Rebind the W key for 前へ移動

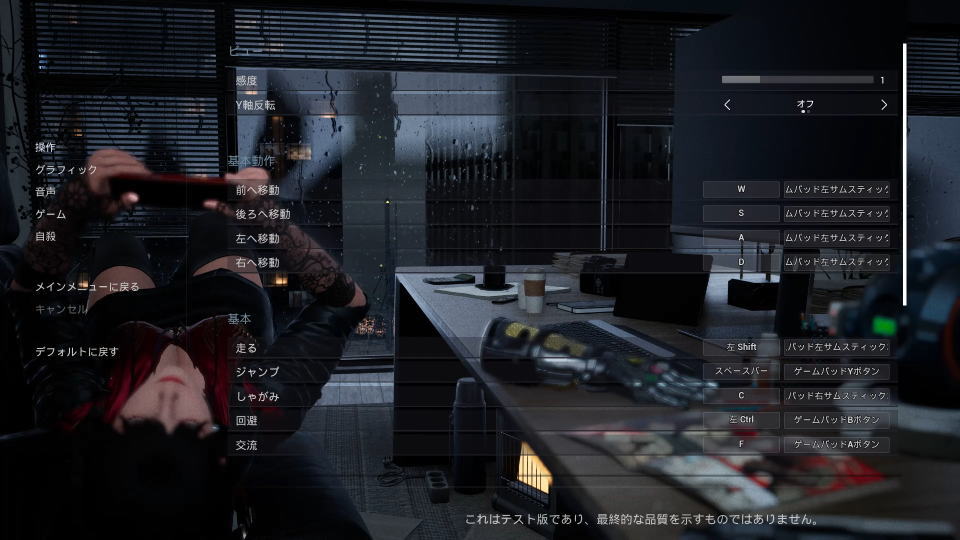pos(741,189)
